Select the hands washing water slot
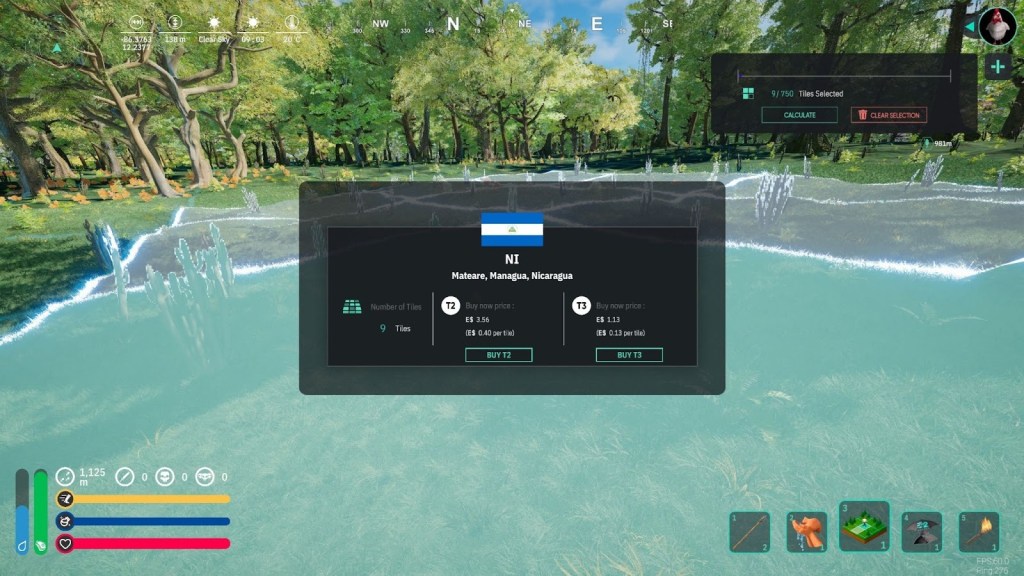Image resolution: width=1024 pixels, height=576 pixels. [806, 532]
